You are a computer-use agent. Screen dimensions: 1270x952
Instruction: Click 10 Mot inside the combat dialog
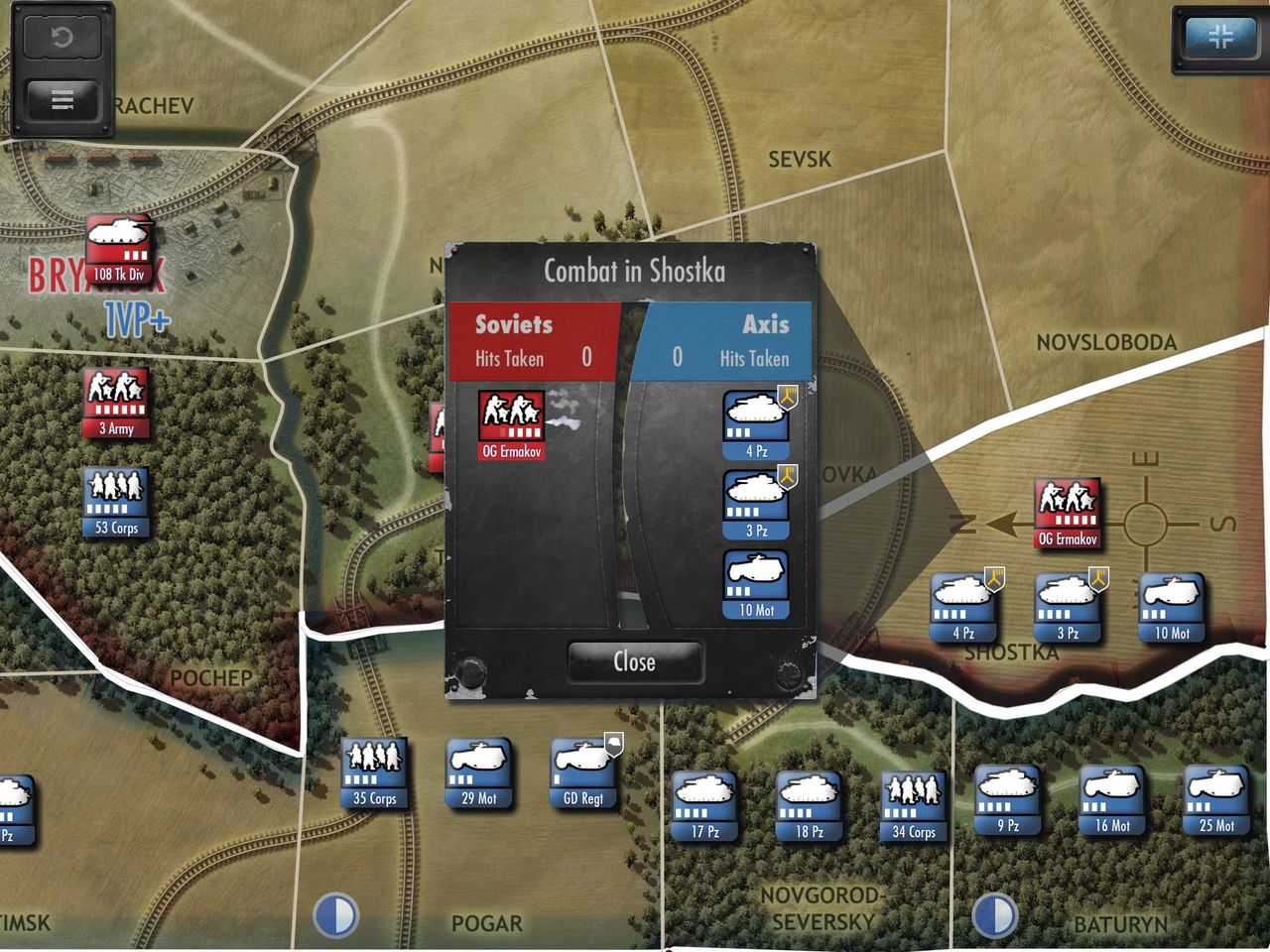[757, 585]
